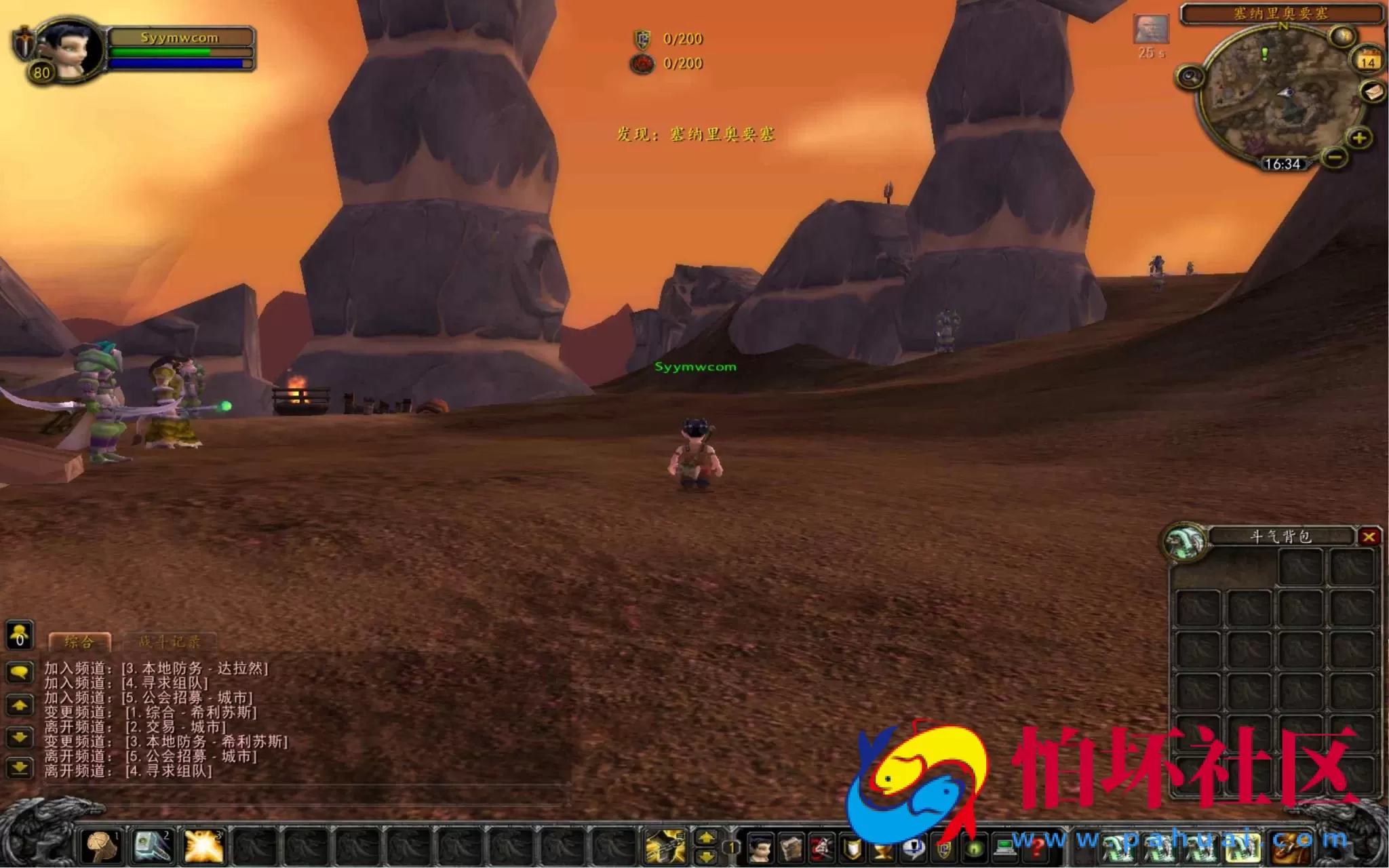This screenshot has height=868, width=1389.
Task: Select the 综合 chat tab
Action: tap(78, 641)
